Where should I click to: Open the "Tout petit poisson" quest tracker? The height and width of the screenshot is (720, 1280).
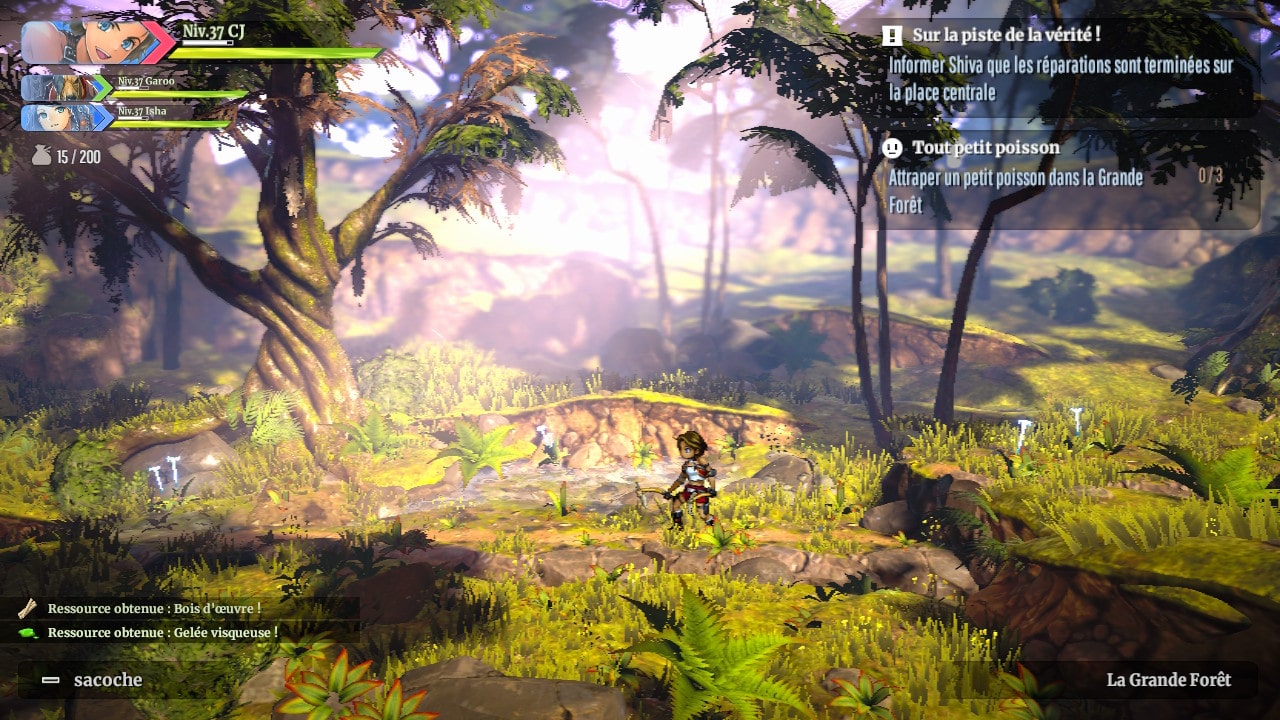(x=985, y=148)
